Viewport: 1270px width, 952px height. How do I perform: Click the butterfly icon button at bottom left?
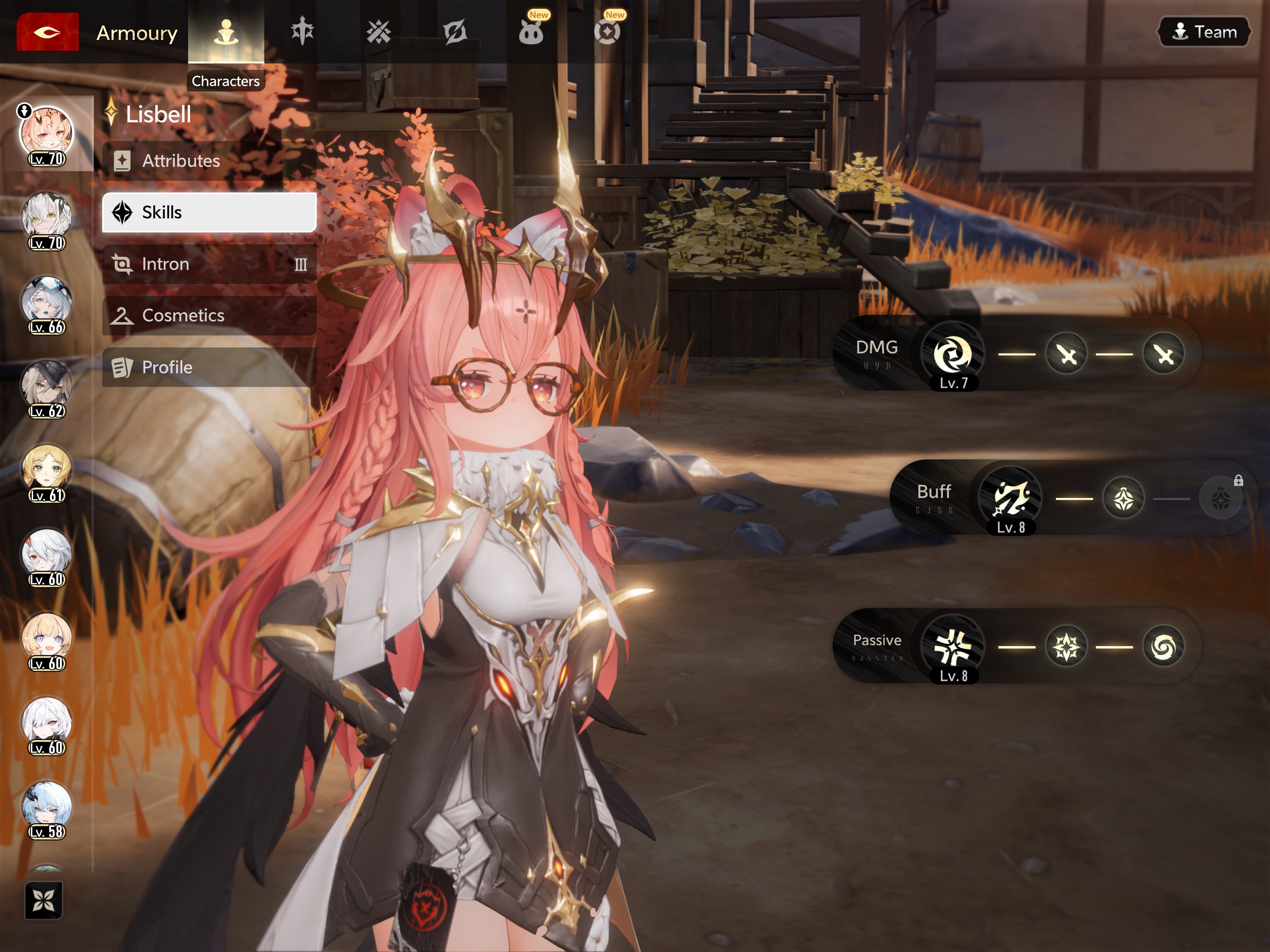(x=44, y=900)
